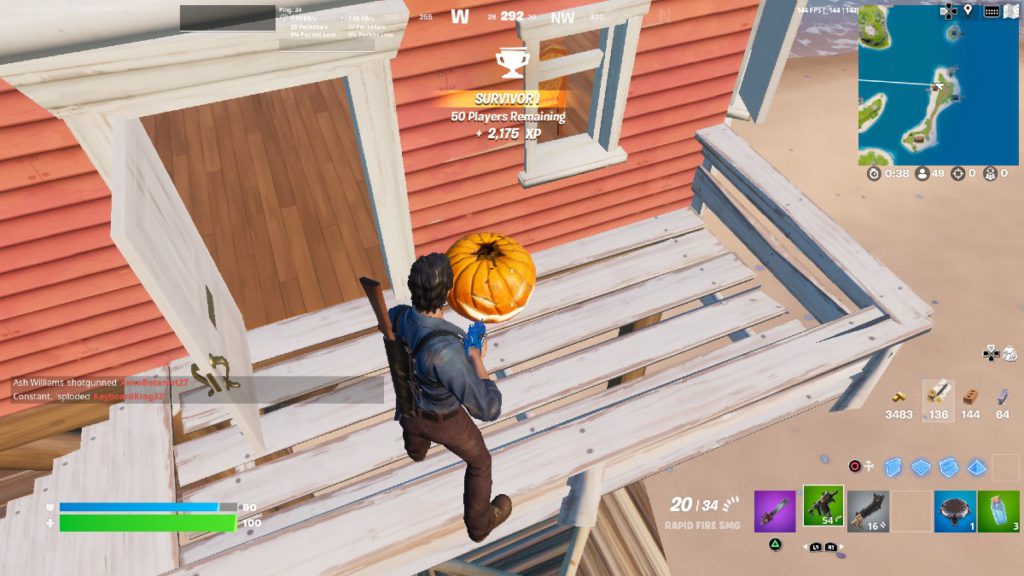Image resolution: width=1024 pixels, height=576 pixels.
Task: Select the Rapid Fire SMG slot
Action: click(823, 507)
